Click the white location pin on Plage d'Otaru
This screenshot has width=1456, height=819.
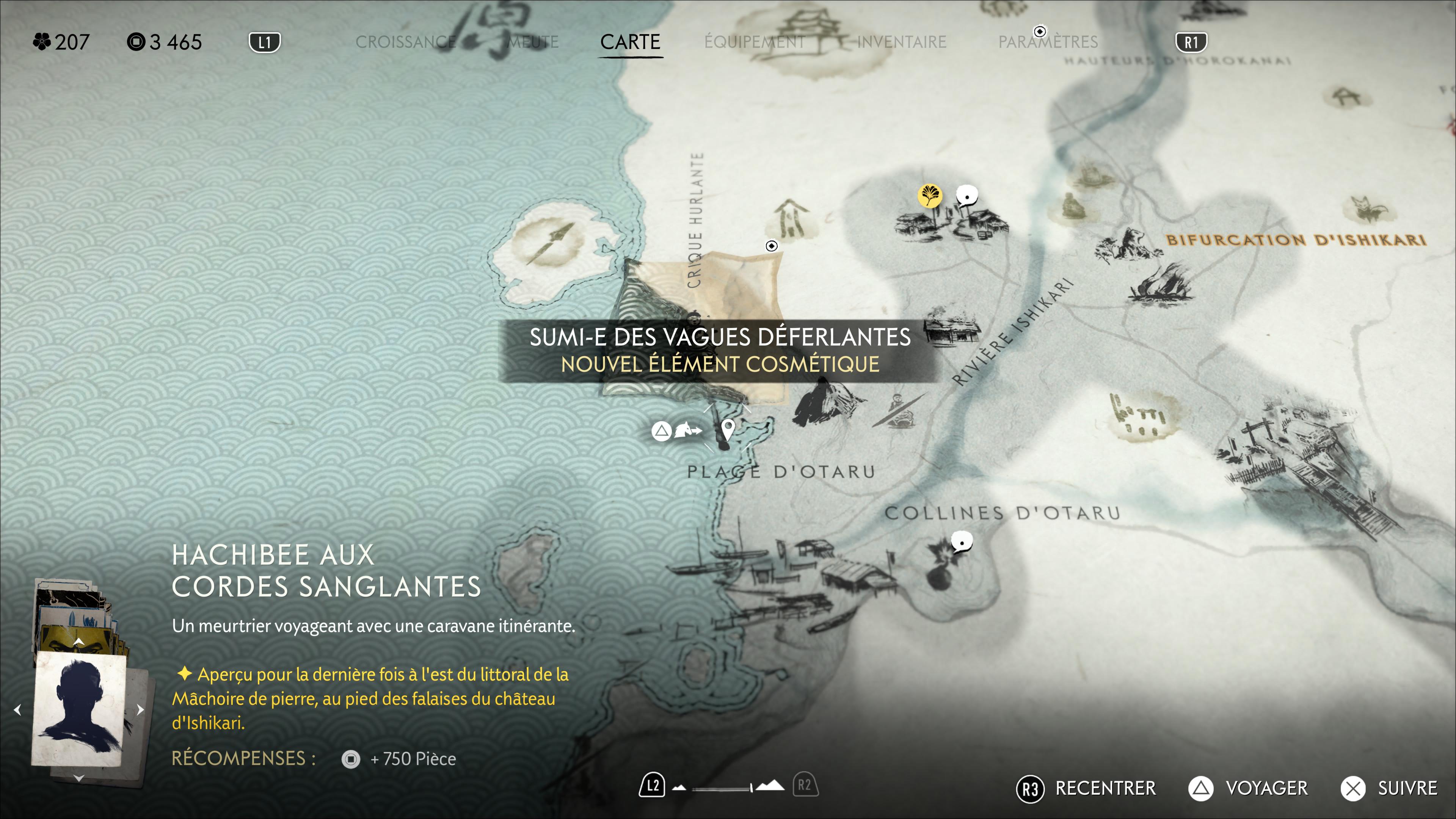coord(728,429)
